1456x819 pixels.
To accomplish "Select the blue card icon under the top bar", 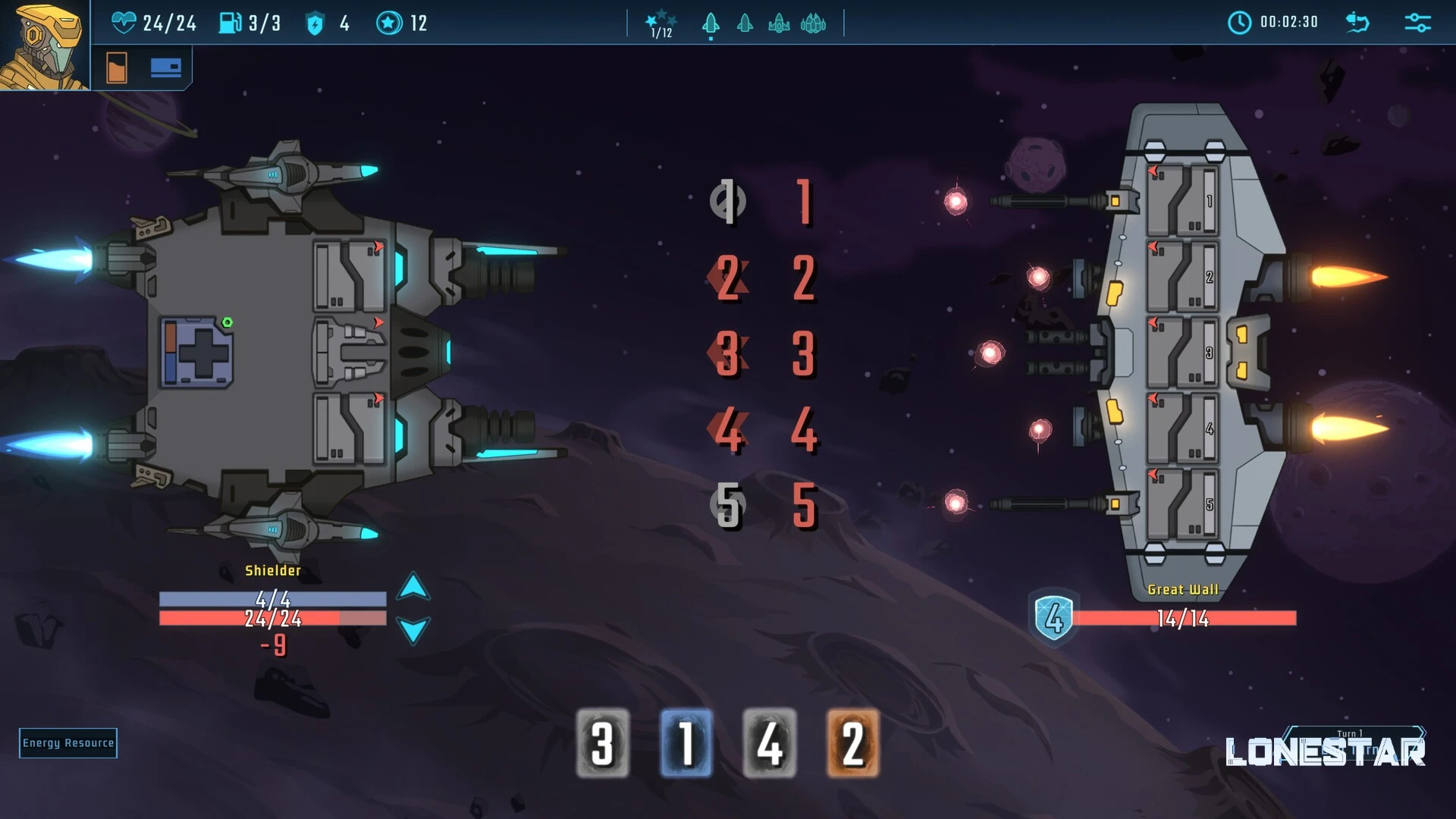I will pyautogui.click(x=165, y=68).
